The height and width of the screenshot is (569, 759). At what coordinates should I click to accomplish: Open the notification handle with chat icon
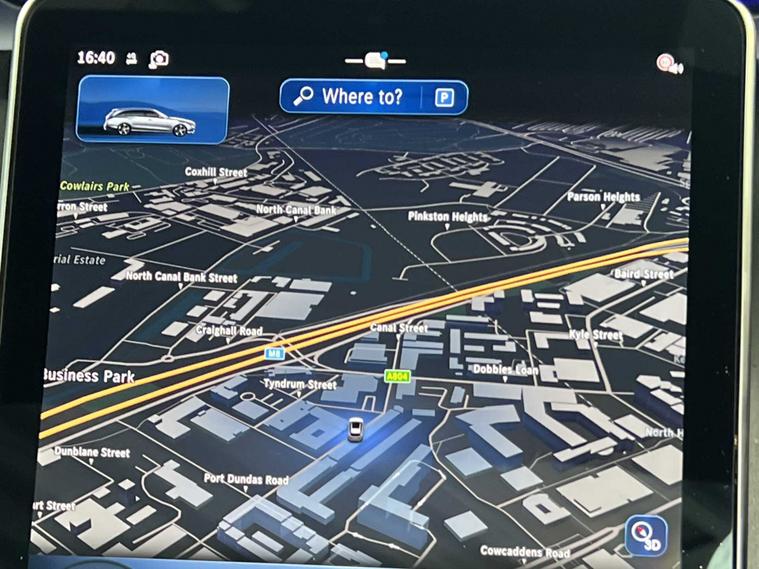(x=376, y=60)
